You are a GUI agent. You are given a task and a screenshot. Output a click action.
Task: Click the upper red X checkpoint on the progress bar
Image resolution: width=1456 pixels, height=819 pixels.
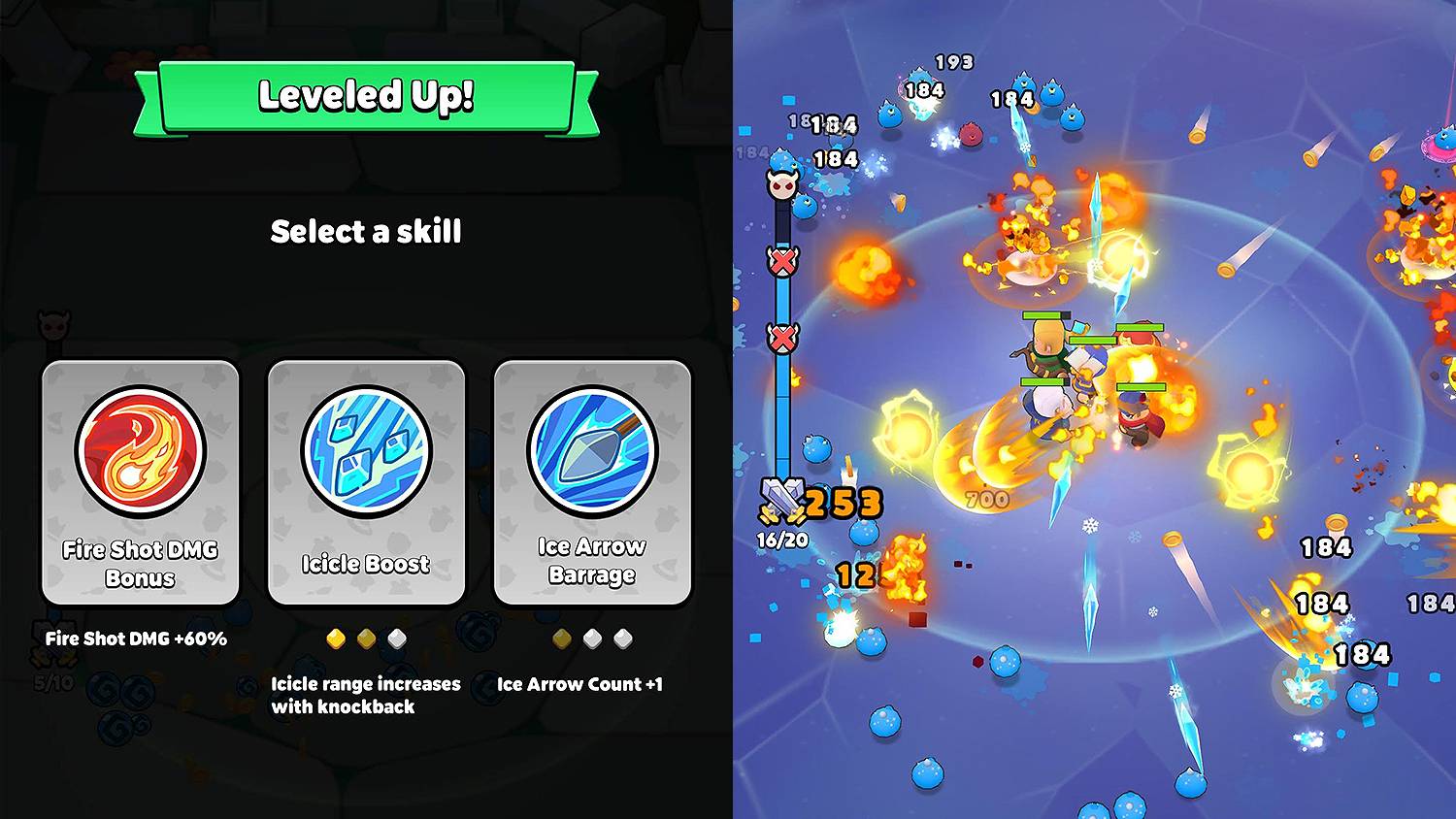(782, 260)
